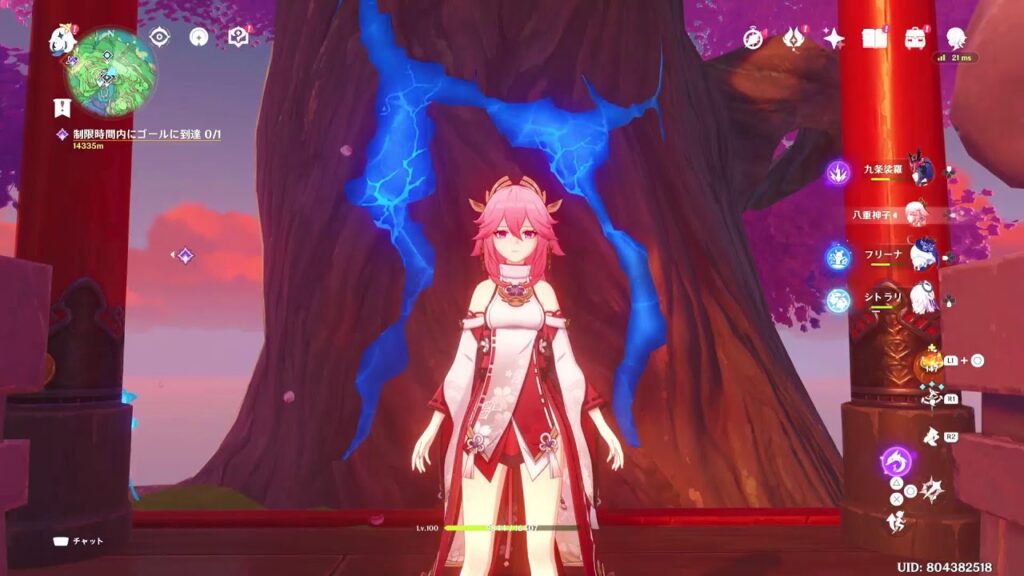Open the chat box
This screenshot has height=576, width=1024.
(78, 541)
